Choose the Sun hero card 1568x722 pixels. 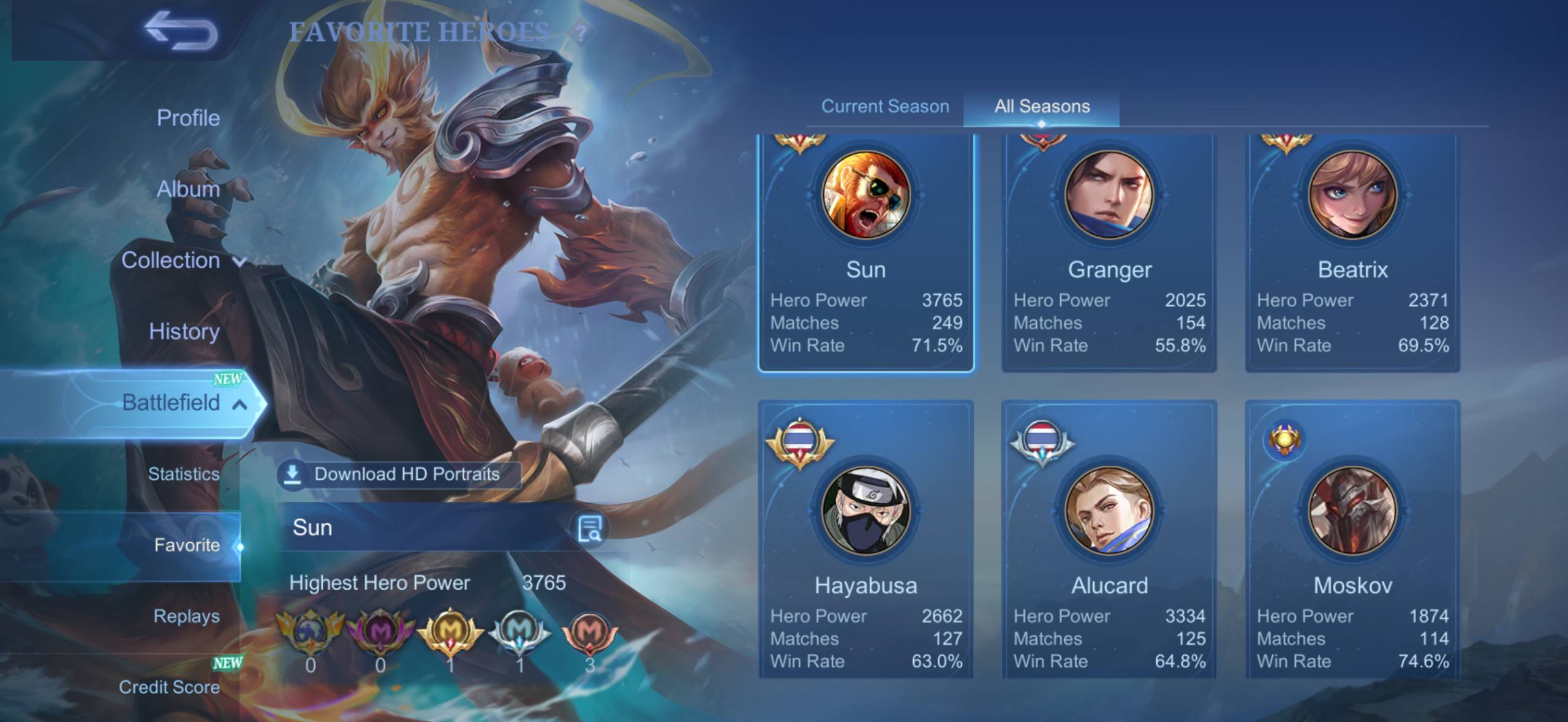(865, 251)
